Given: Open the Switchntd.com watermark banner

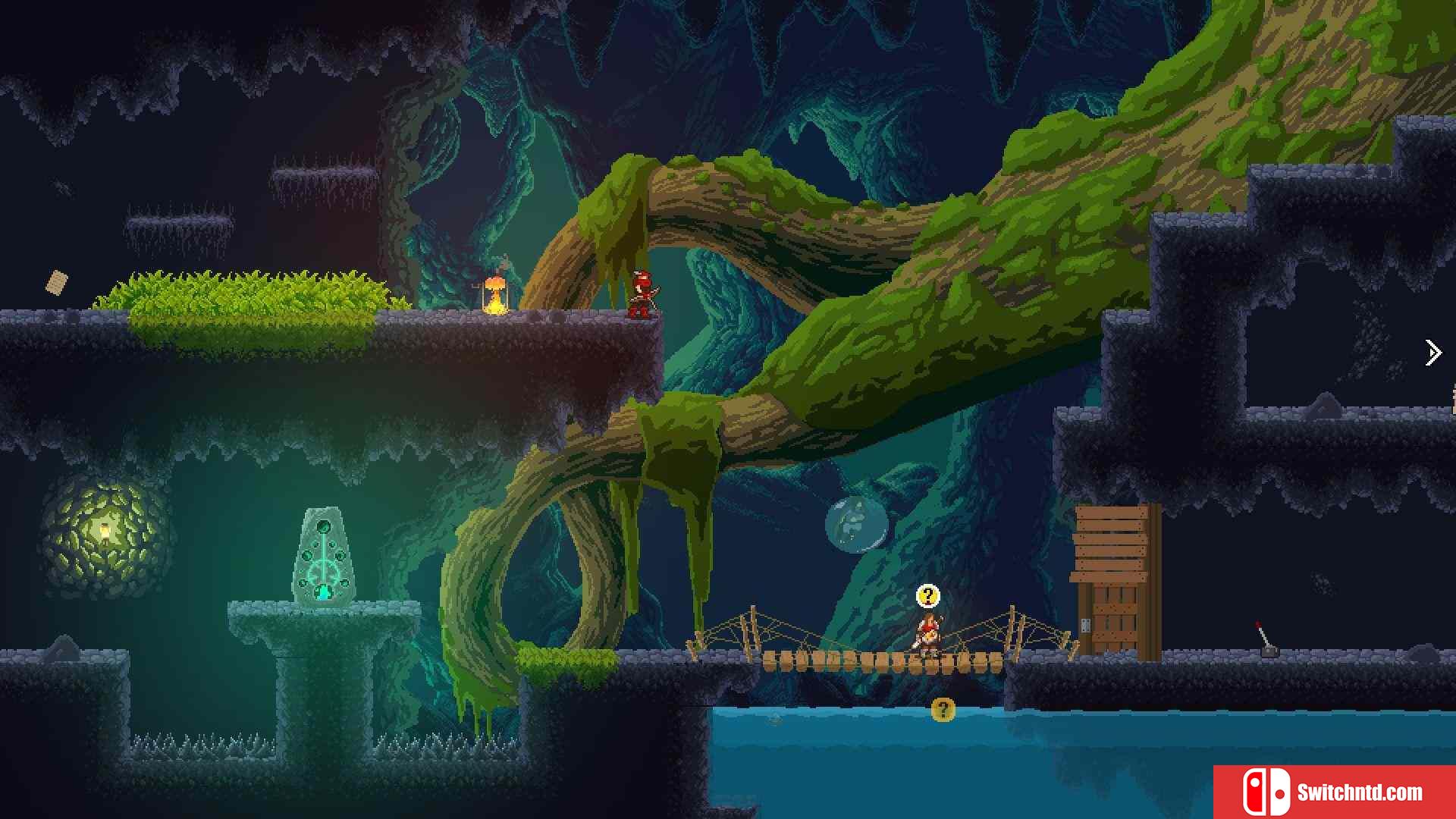Looking at the screenshot, I should click(x=1334, y=792).
